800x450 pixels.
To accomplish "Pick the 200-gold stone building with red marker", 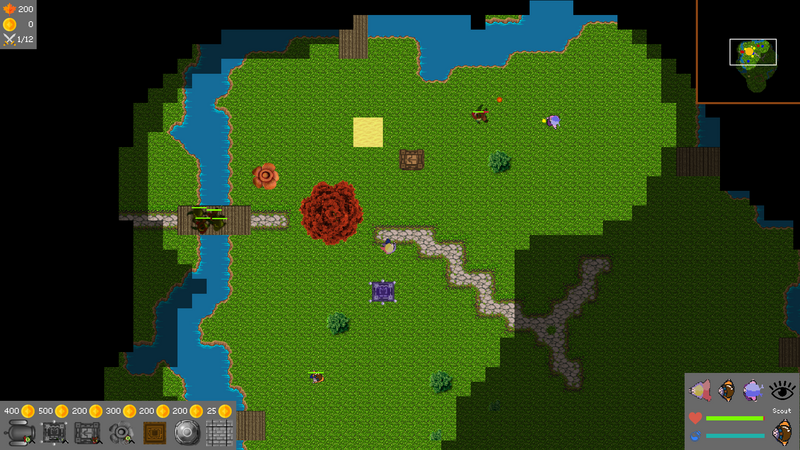I will click(88, 432).
